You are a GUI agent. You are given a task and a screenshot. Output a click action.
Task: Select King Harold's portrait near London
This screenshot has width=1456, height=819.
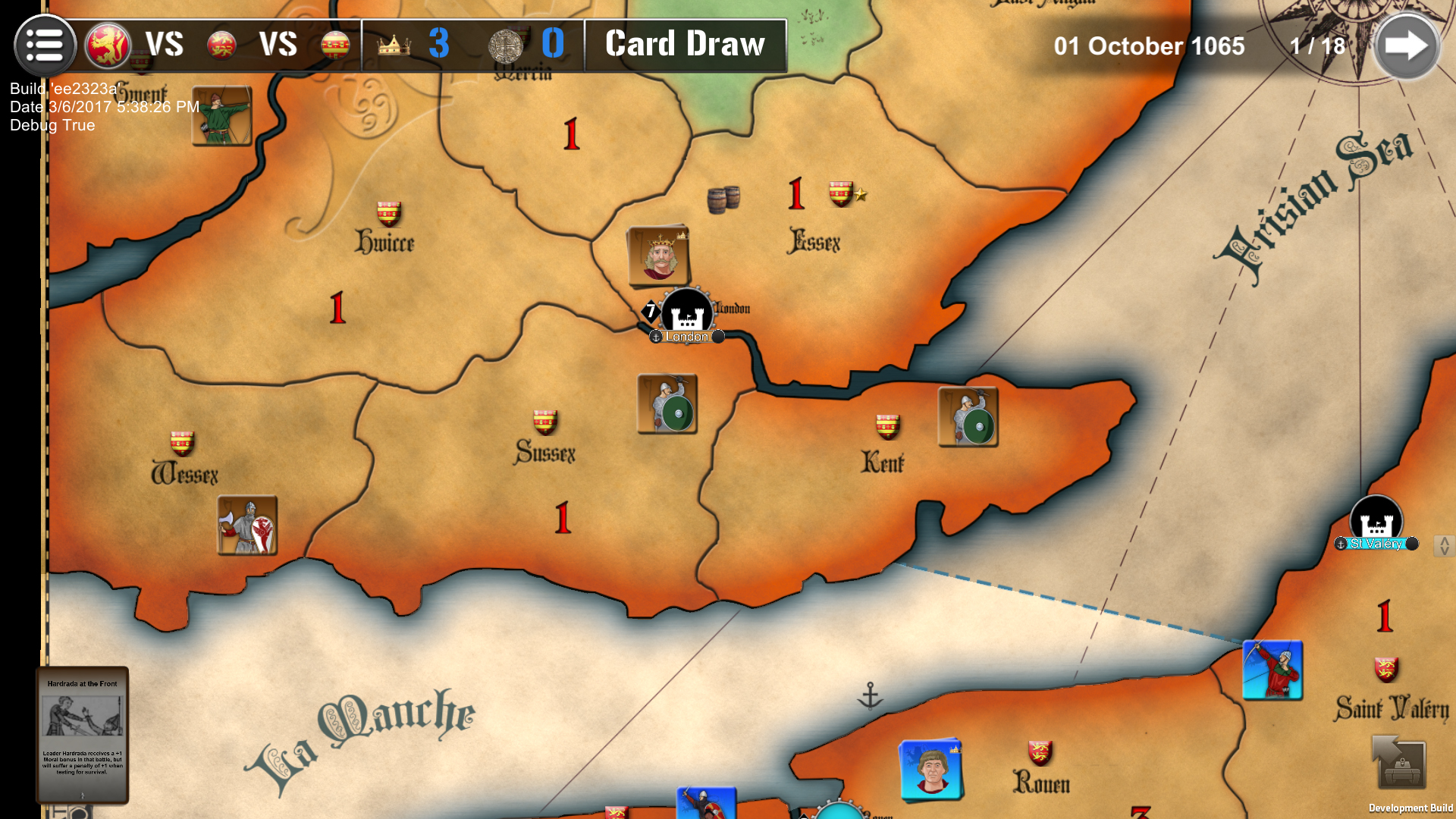coord(659,256)
